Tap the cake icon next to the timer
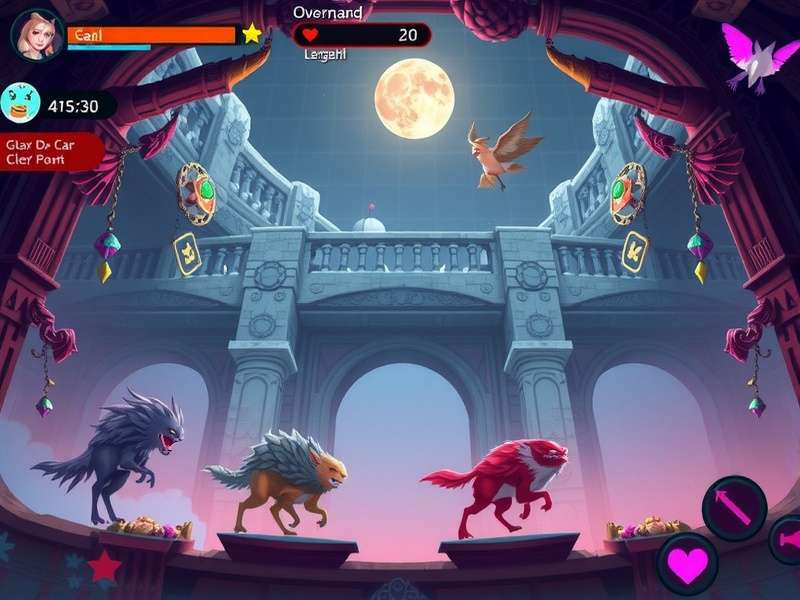Viewport: 800px width, 600px height. [x=21, y=103]
